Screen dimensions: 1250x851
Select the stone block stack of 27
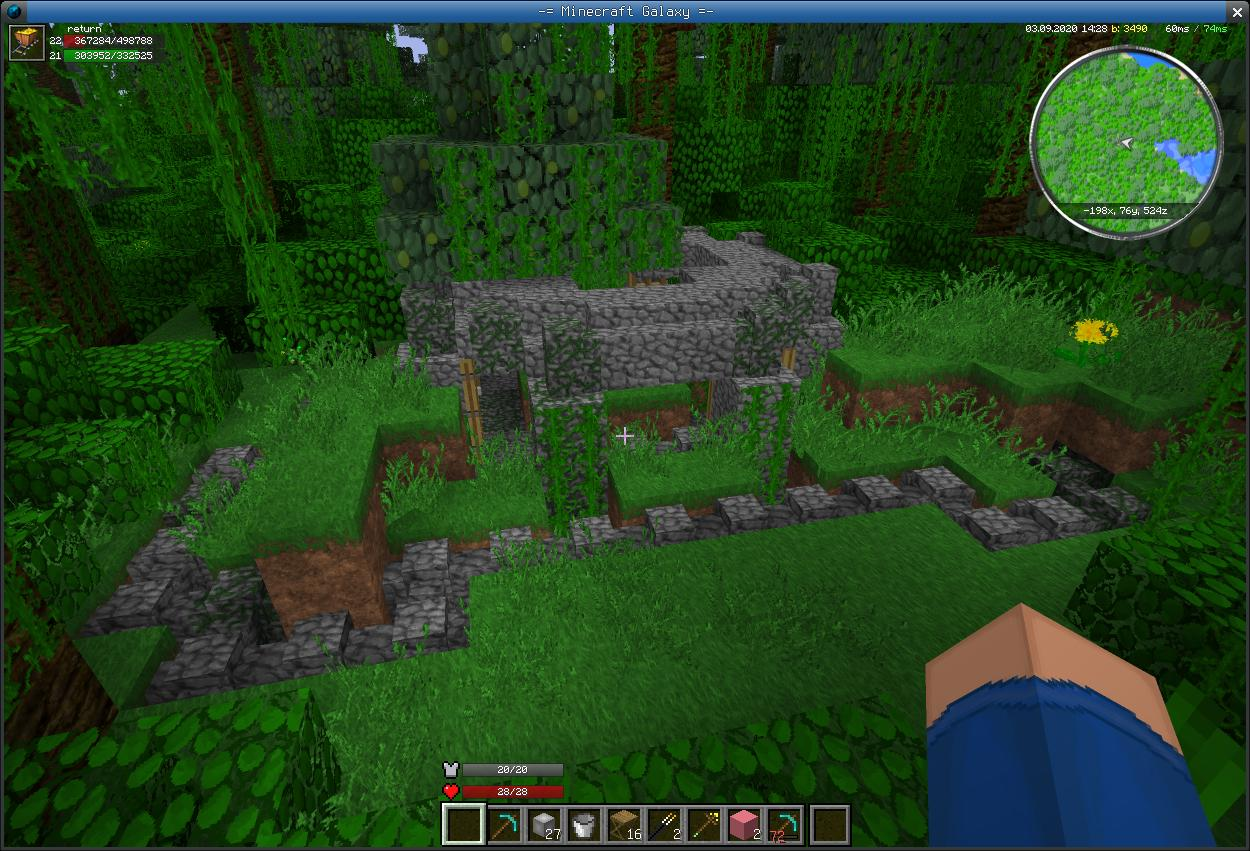point(543,825)
